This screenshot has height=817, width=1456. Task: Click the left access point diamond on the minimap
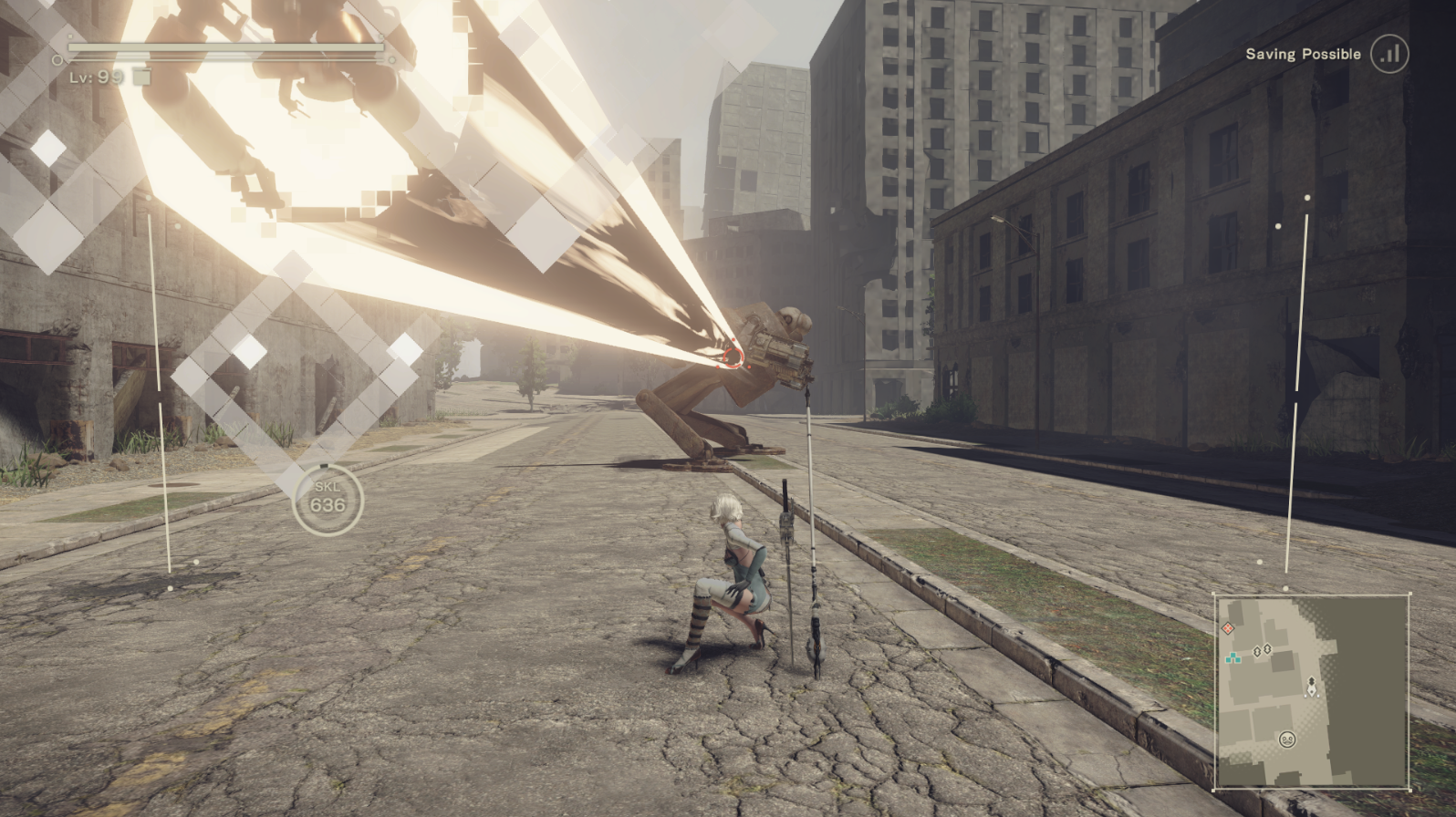(x=1257, y=651)
